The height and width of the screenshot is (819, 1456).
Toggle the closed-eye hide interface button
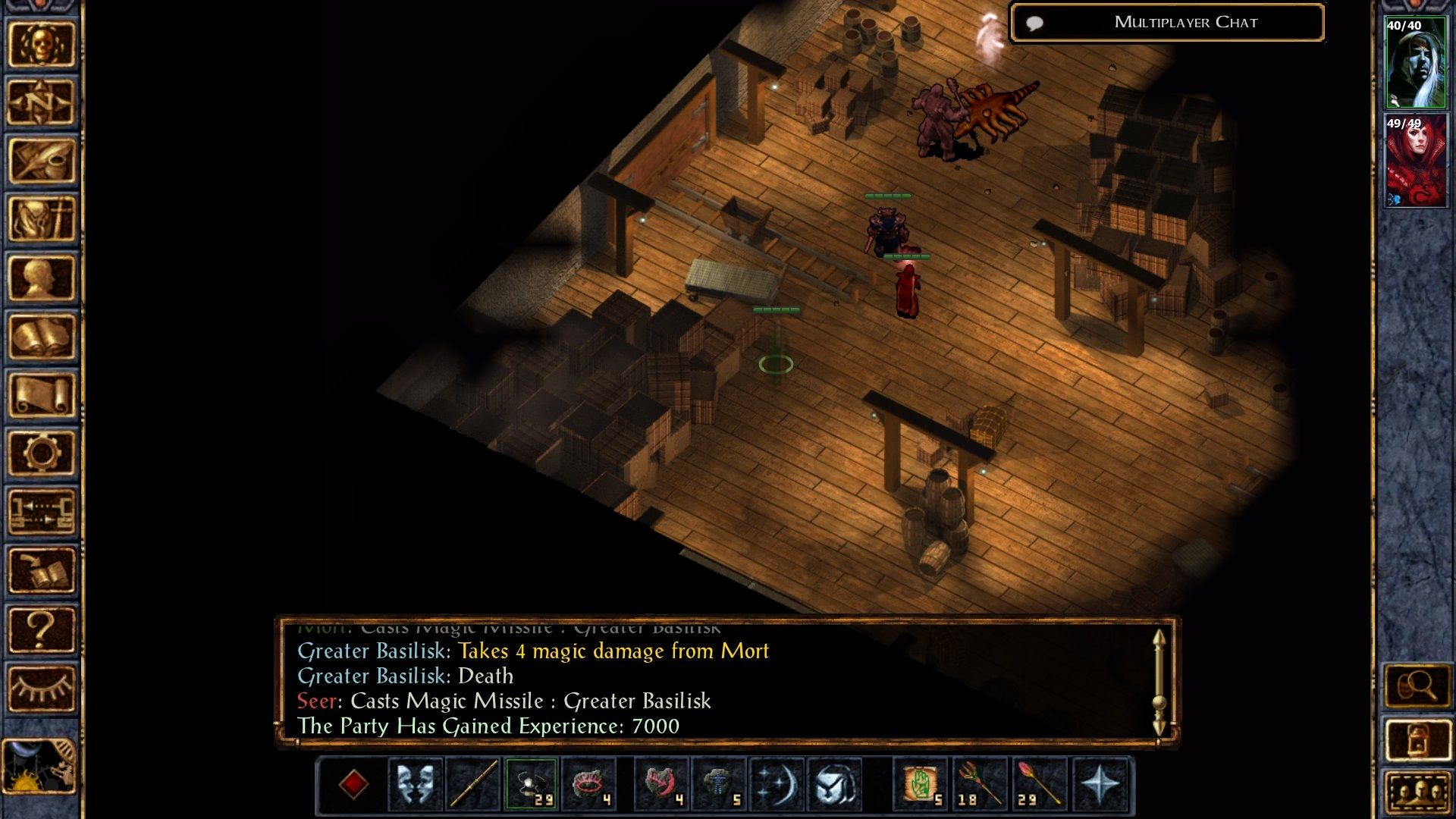(42, 687)
